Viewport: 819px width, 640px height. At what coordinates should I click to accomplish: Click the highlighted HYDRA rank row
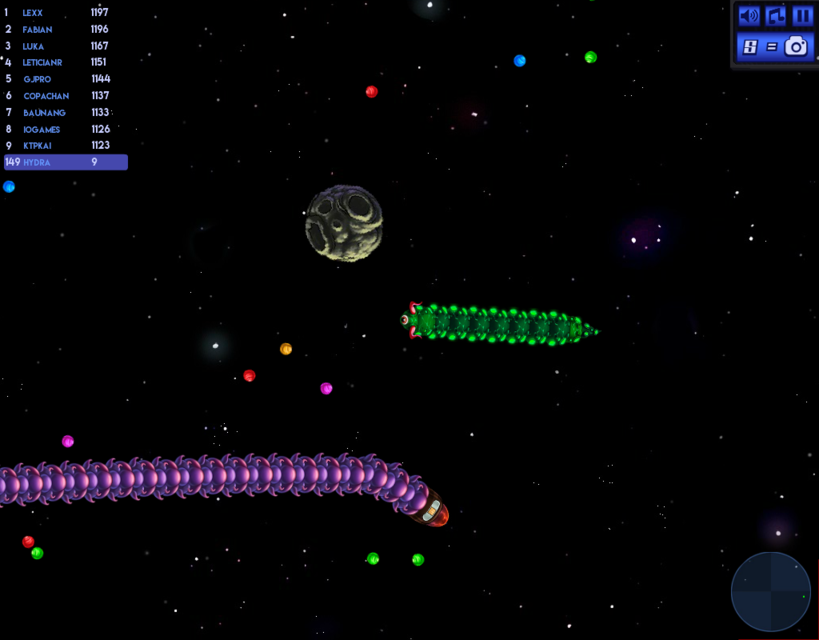pos(66,162)
